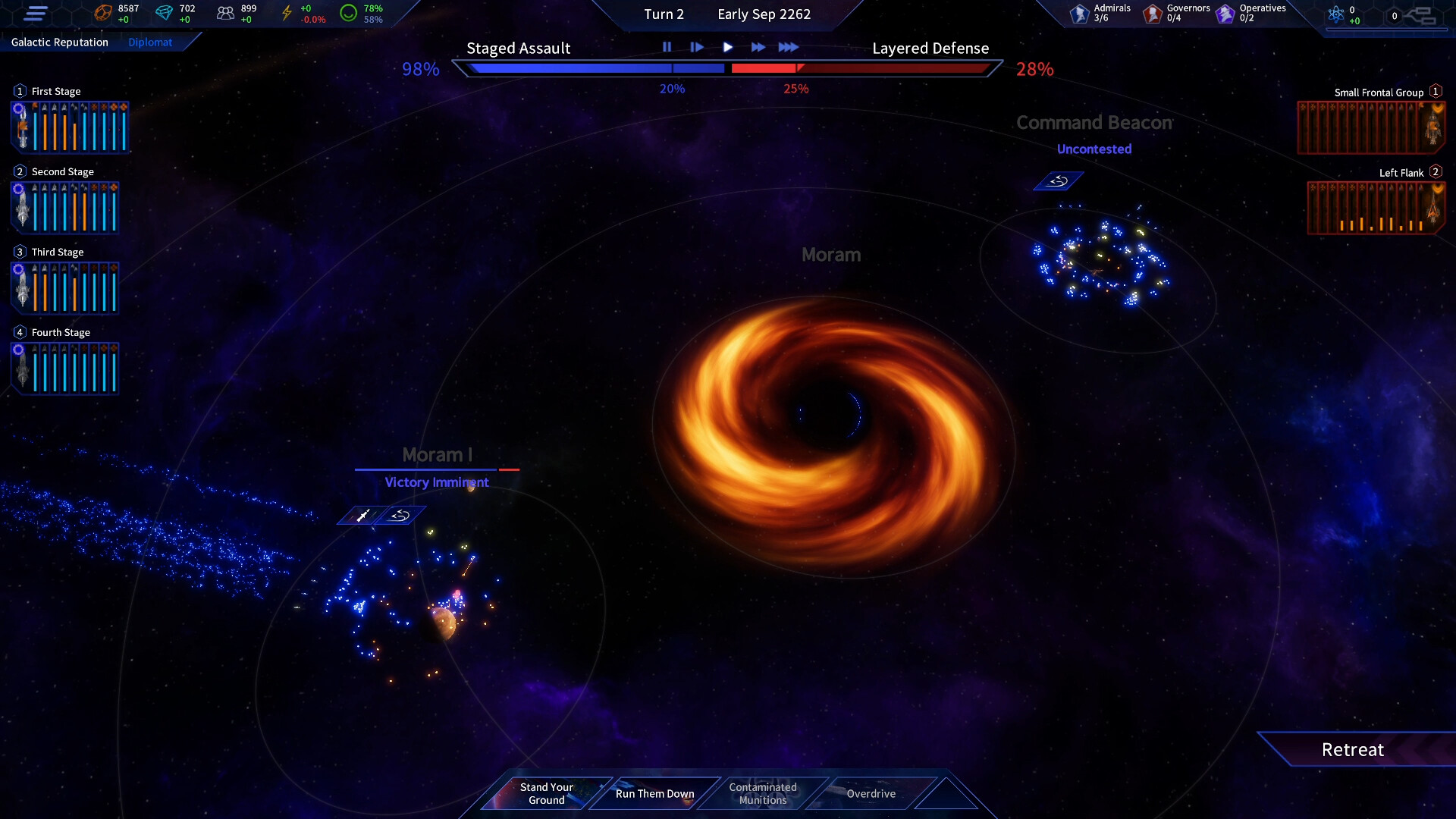Image resolution: width=1456 pixels, height=819 pixels.
Task: Switch to the Diplomat tab
Action: (150, 42)
